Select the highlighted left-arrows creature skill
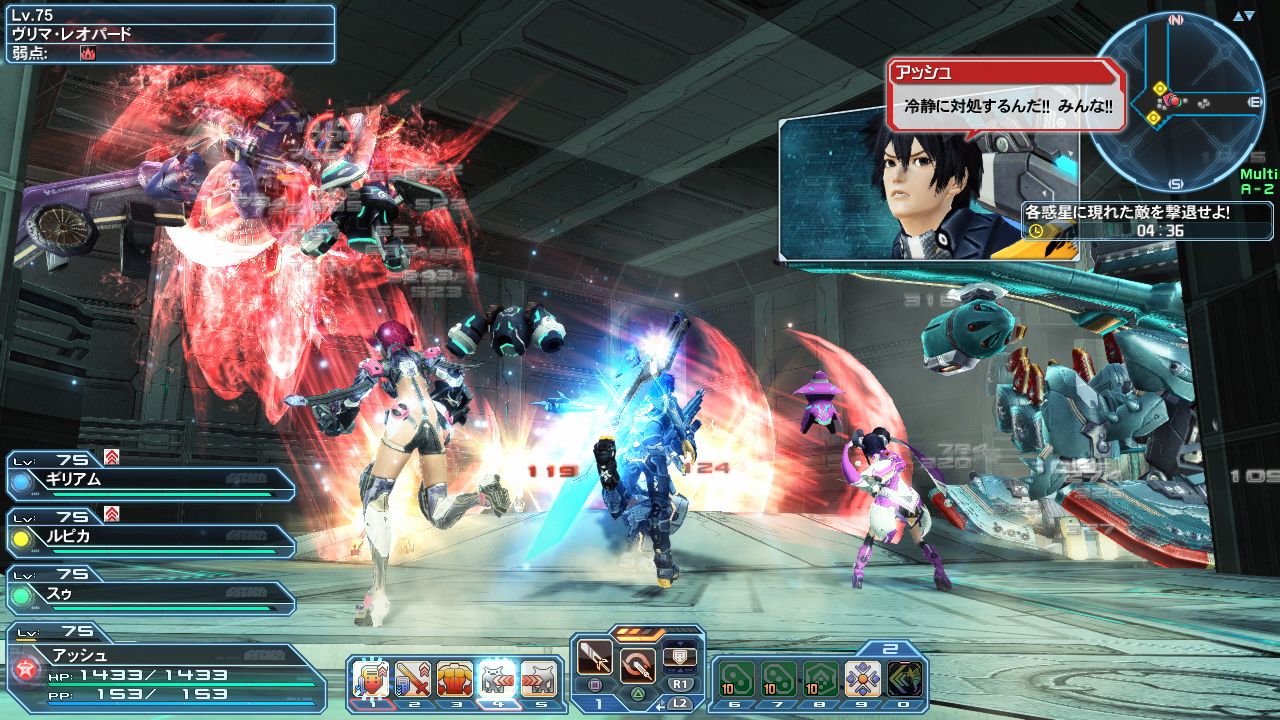1280x720 pixels. point(496,680)
